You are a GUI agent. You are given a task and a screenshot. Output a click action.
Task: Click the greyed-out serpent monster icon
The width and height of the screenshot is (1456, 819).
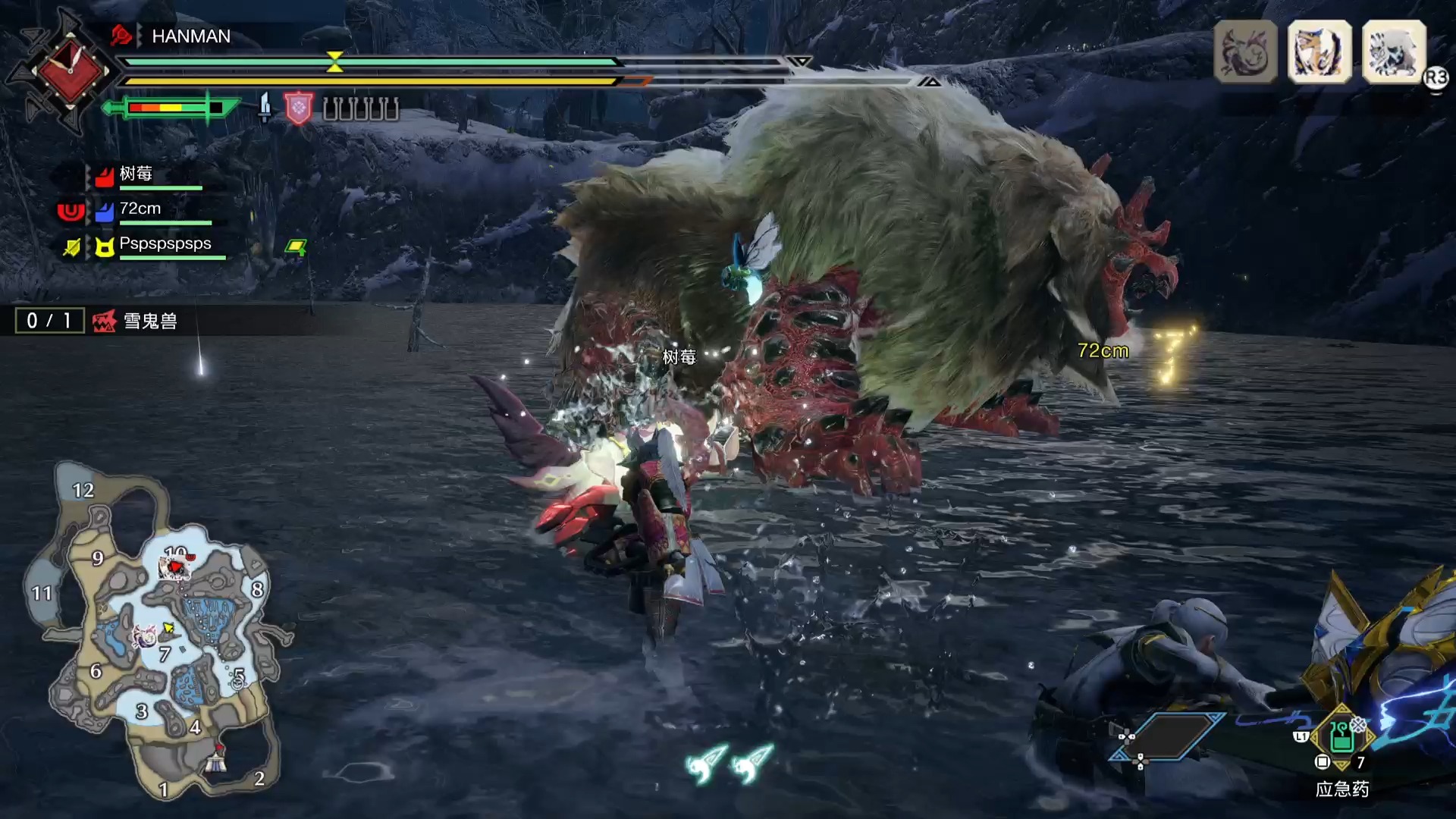pyautogui.click(x=1245, y=52)
